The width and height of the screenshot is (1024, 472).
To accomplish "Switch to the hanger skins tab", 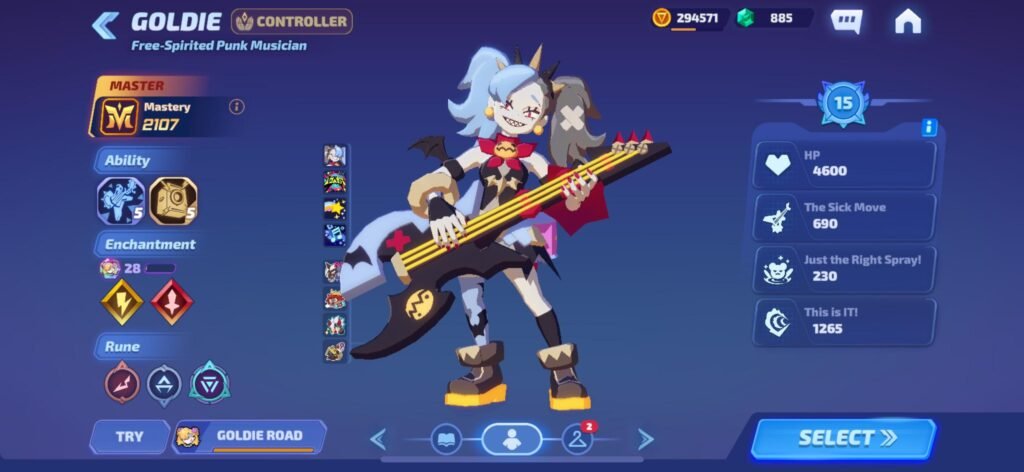I will coord(577,438).
